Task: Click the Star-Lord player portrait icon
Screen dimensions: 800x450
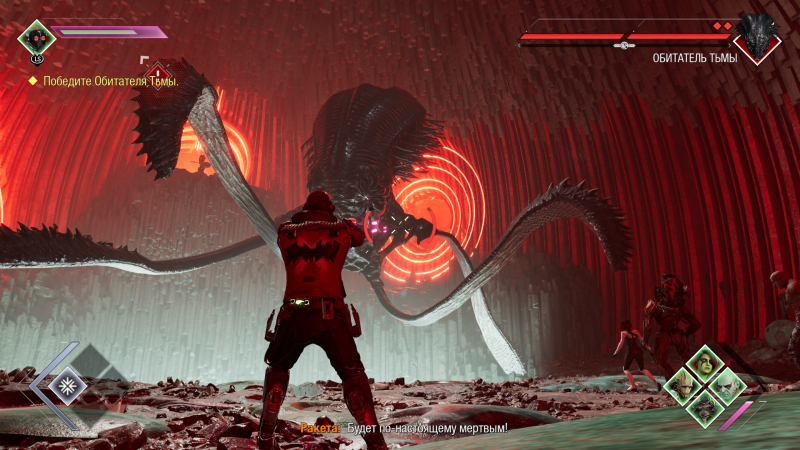Action: [36, 36]
